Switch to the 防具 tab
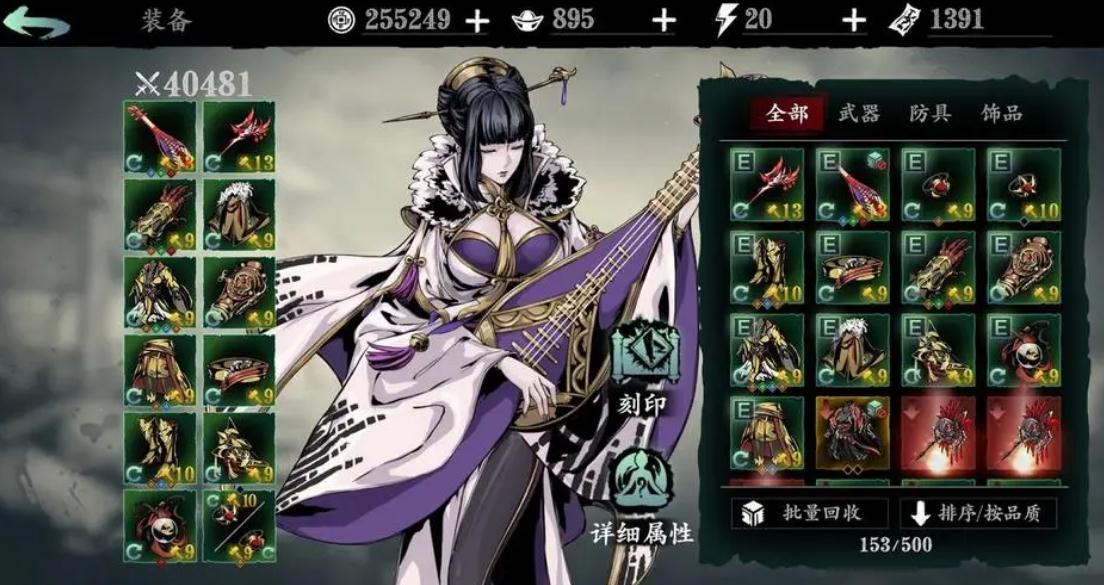The image size is (1104, 585). click(930, 113)
